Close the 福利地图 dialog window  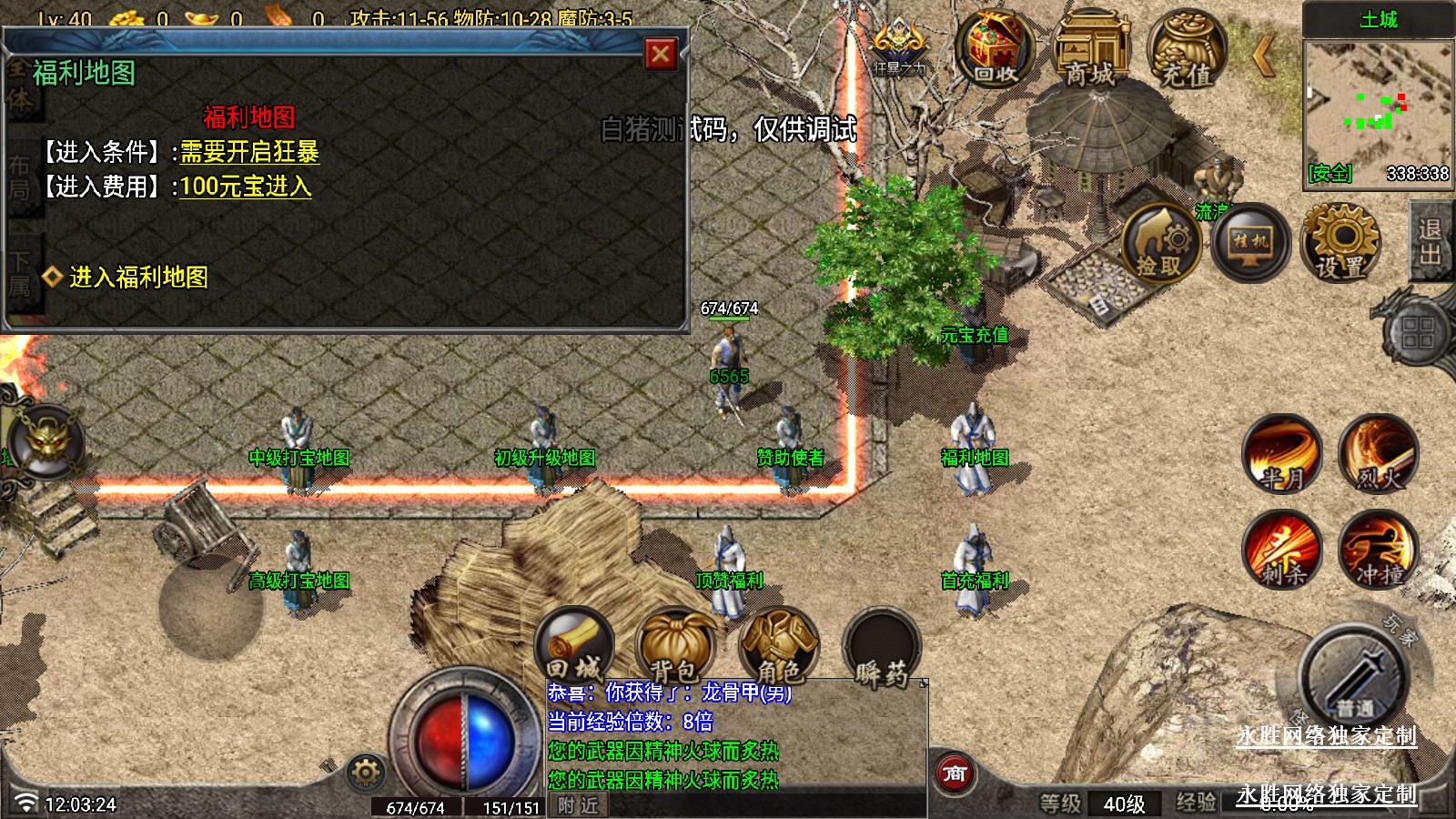(661, 55)
